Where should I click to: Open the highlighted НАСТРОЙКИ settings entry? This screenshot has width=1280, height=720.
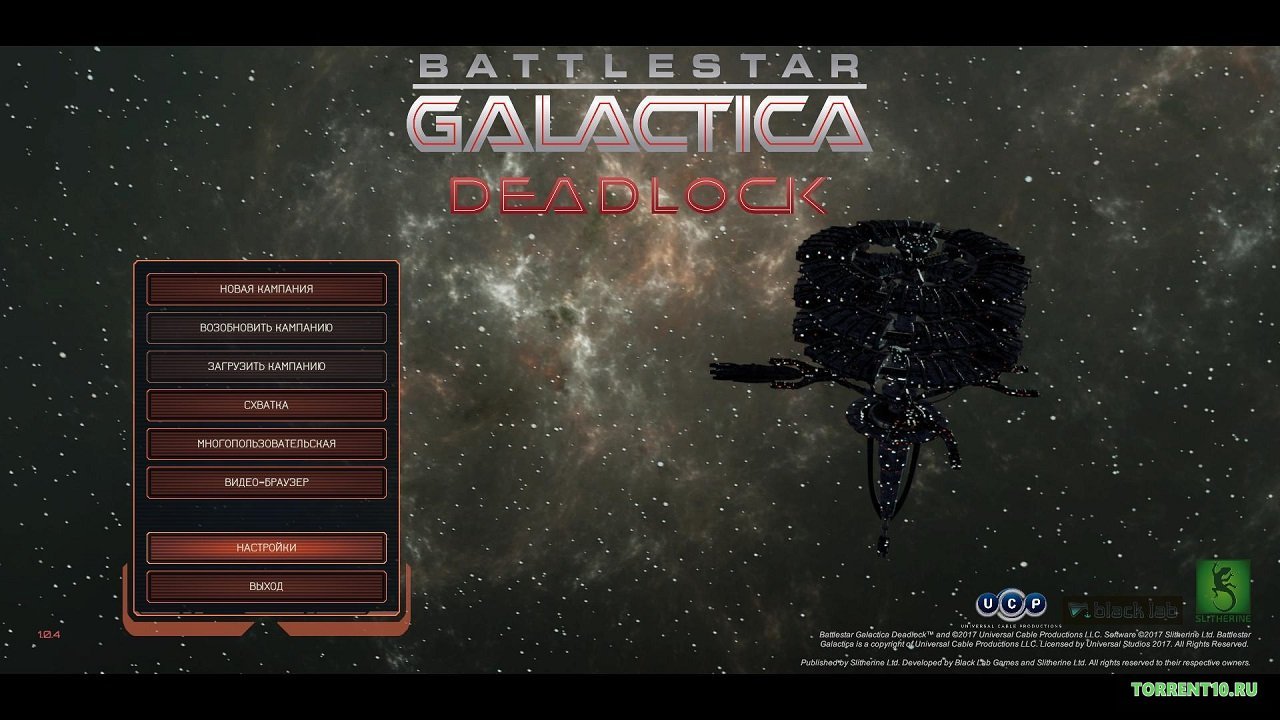click(267, 548)
